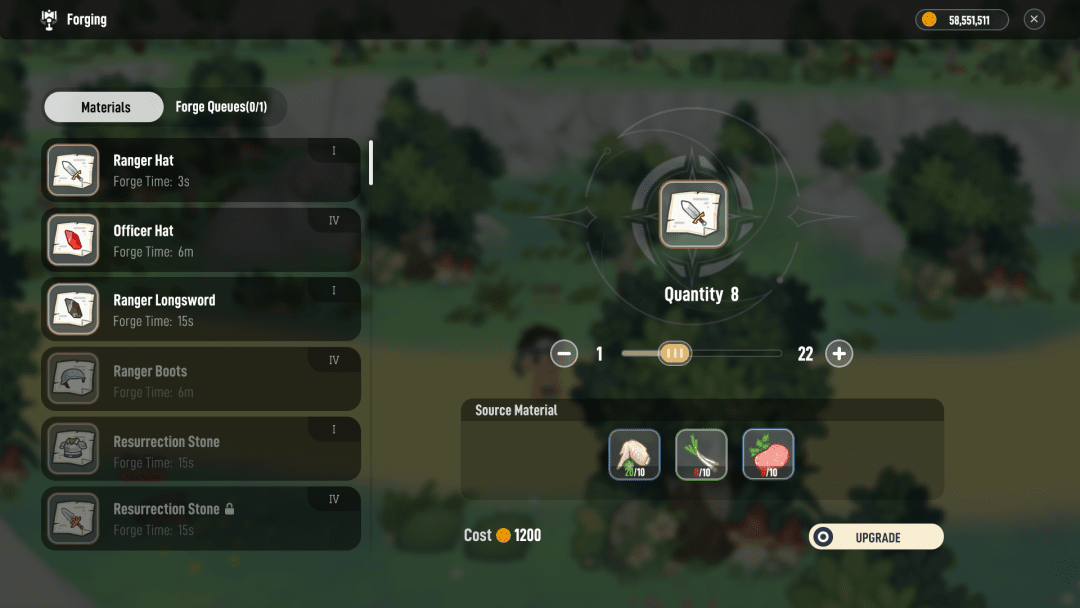The image size is (1080, 608).
Task: Click the sword blueprint preview icon
Action: click(693, 213)
